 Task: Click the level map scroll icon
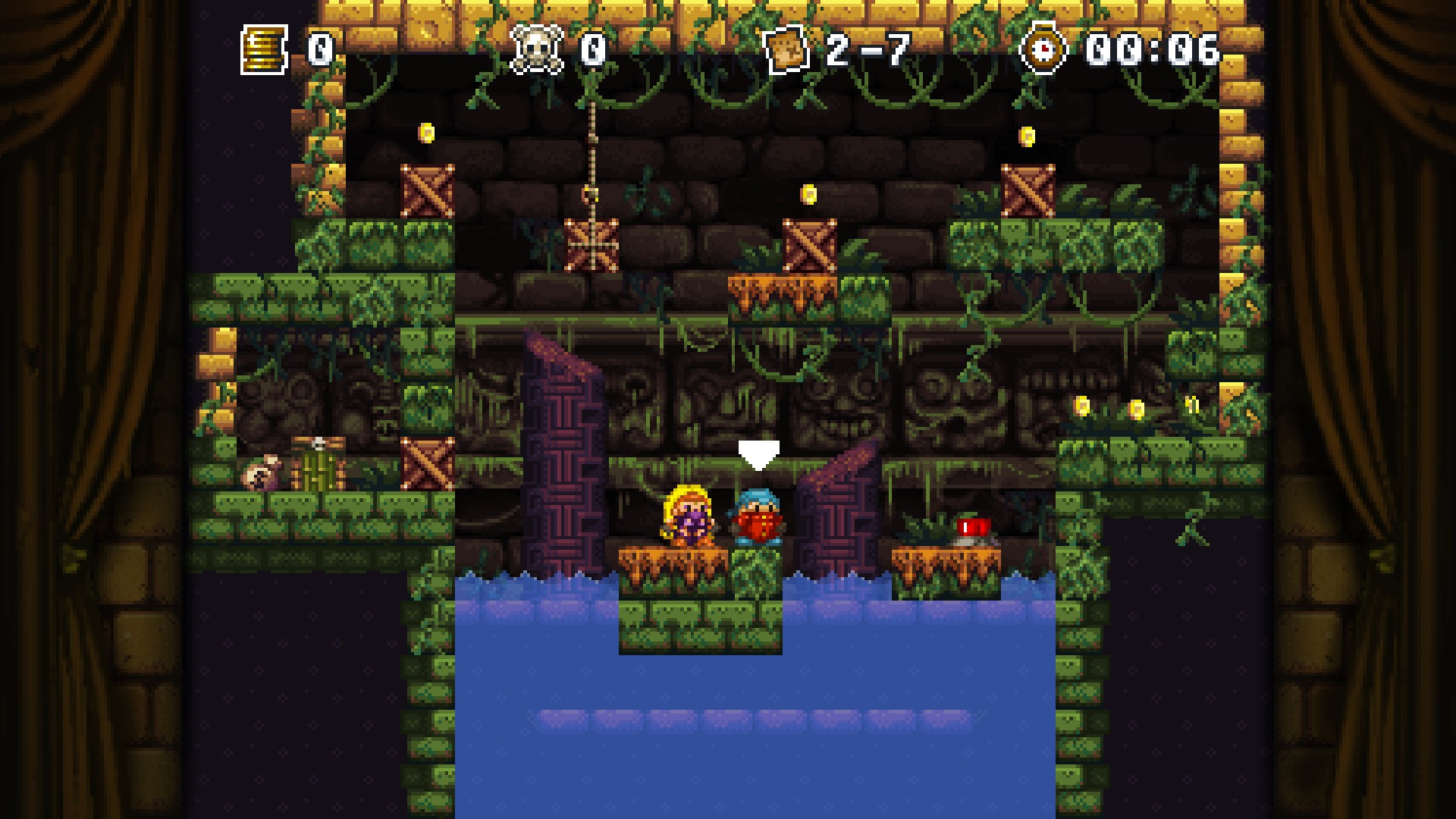(787, 50)
